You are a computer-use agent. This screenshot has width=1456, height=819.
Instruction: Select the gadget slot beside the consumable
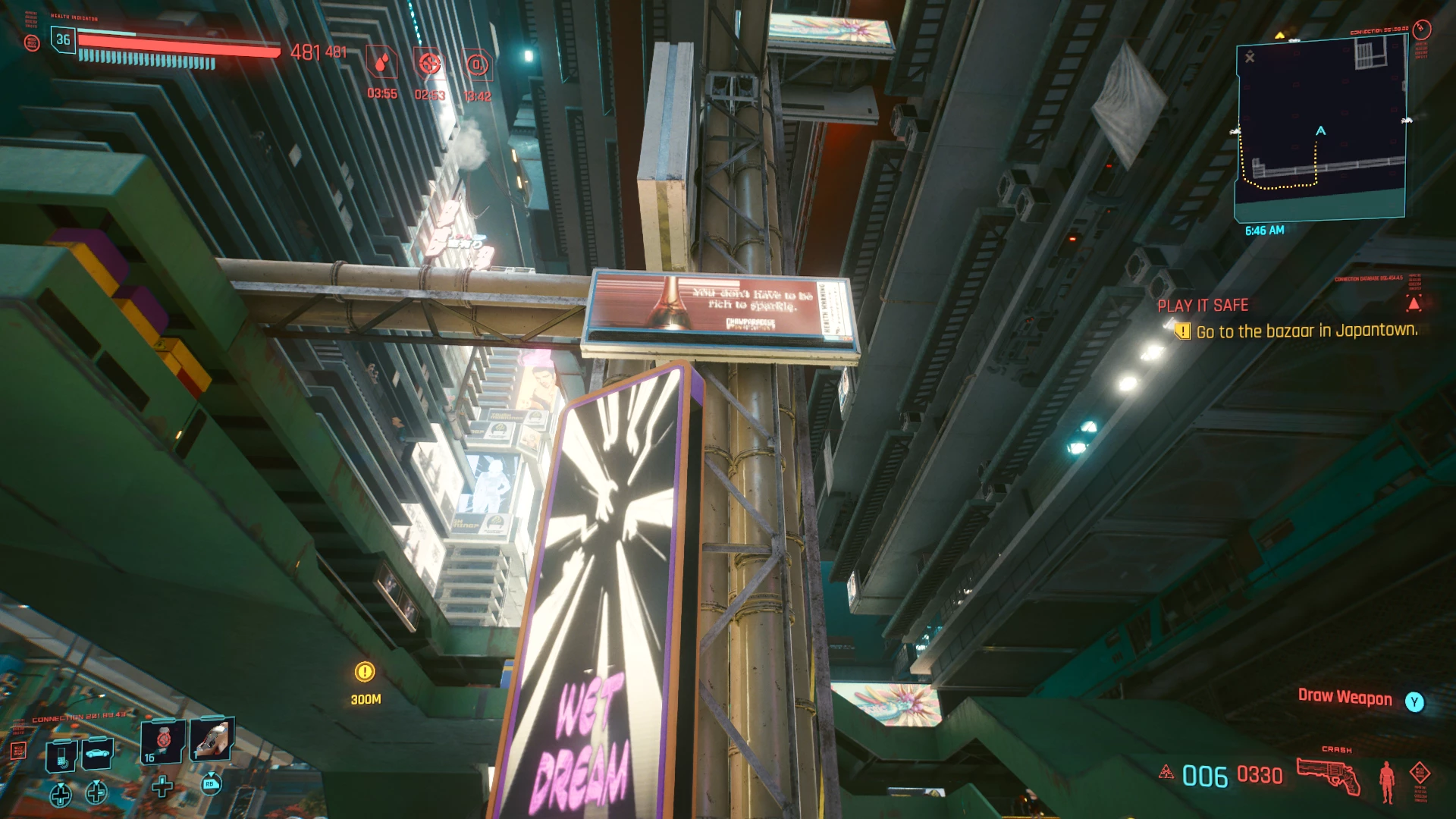(211, 740)
